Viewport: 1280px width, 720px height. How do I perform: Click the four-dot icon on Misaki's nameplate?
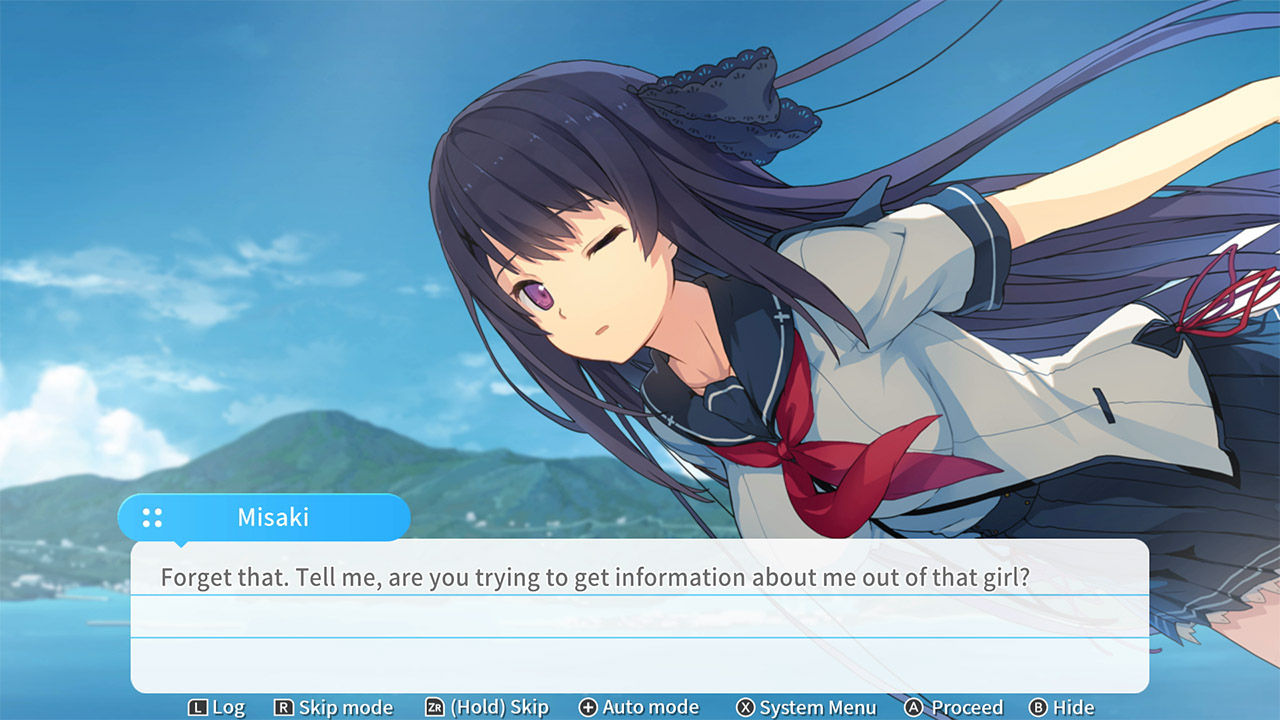click(x=151, y=517)
